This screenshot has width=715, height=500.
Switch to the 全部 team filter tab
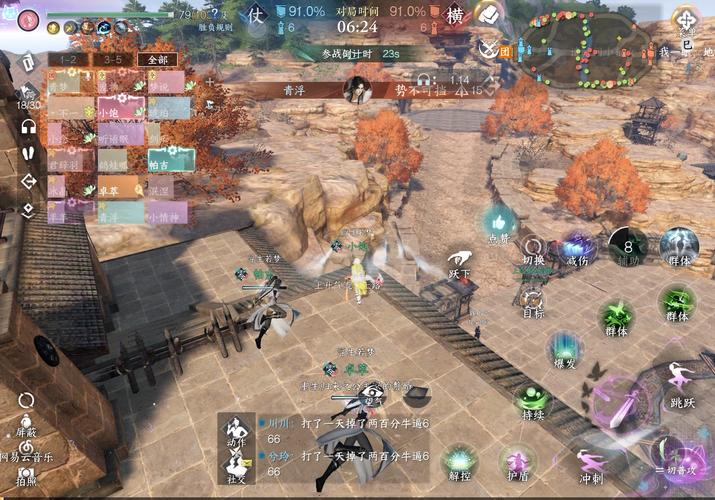[158, 60]
